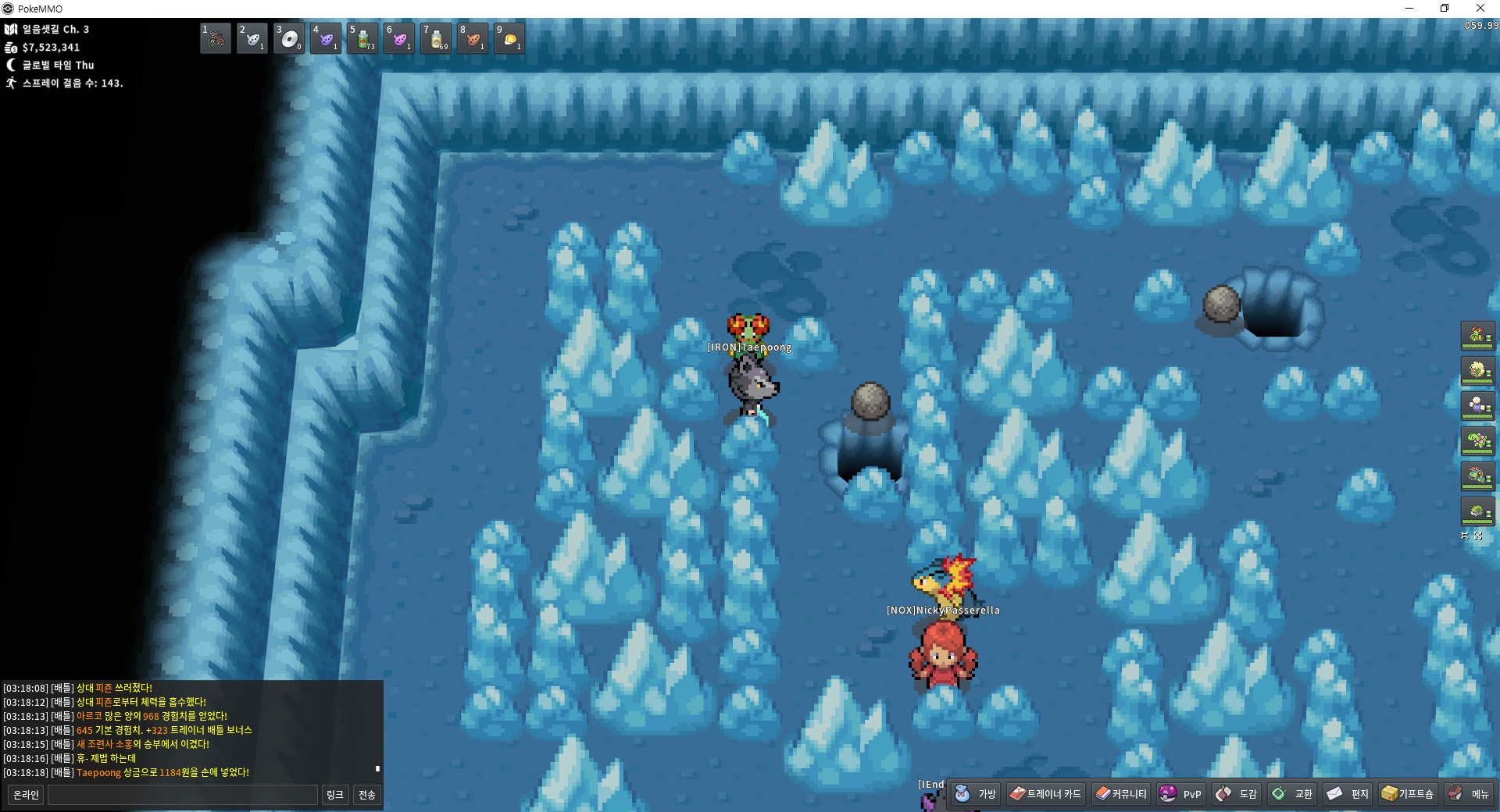Select the Bellossom party slot
This screenshot has width=1500, height=812.
click(1477, 337)
